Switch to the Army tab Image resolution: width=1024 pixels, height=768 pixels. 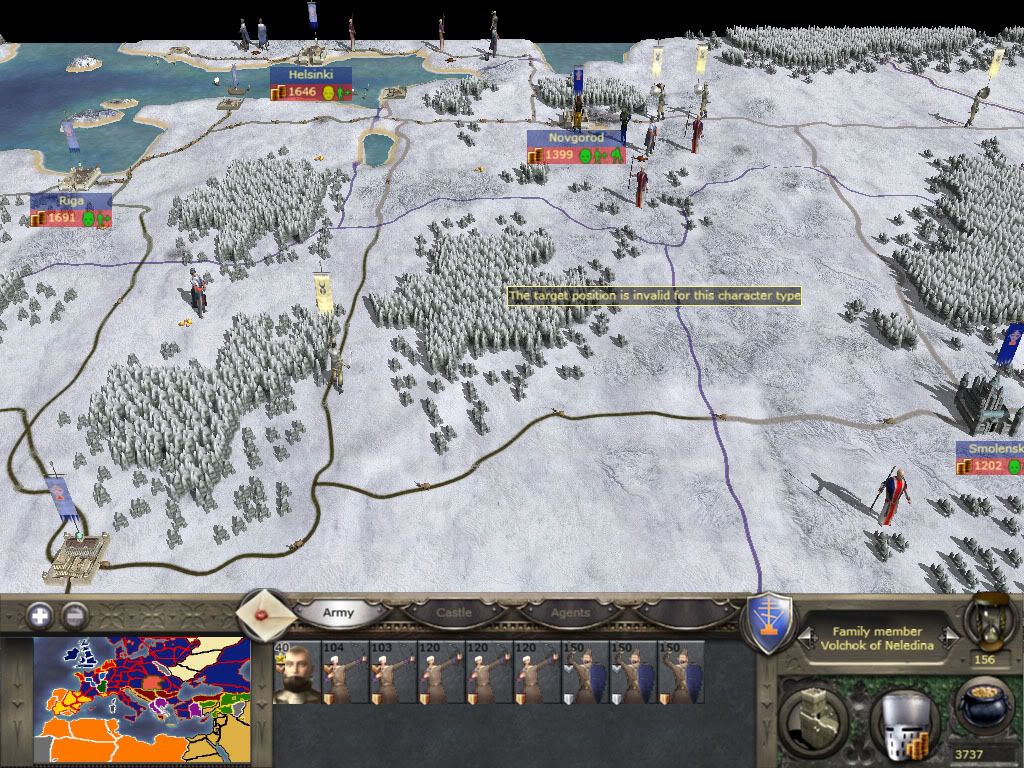coord(339,613)
